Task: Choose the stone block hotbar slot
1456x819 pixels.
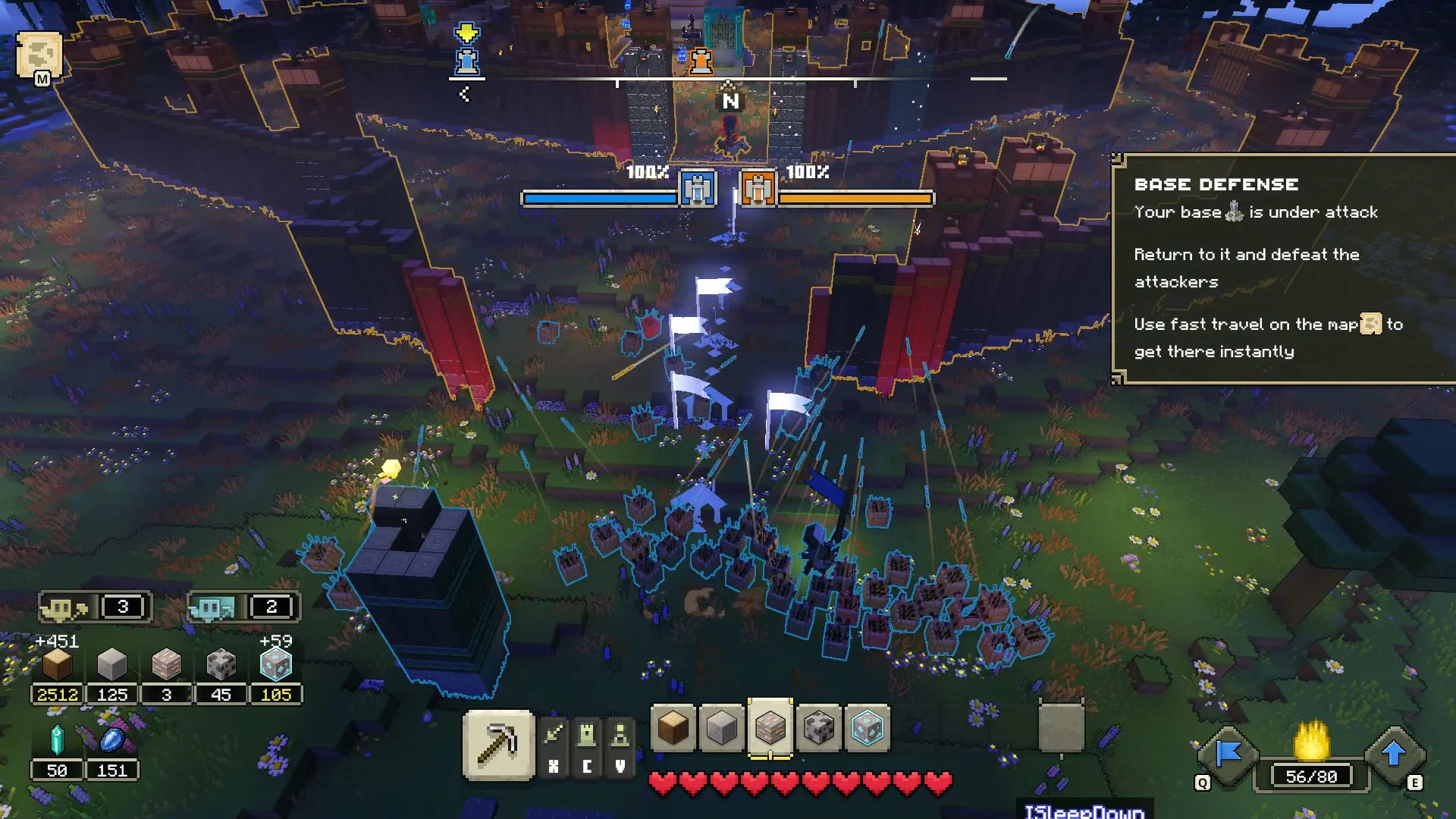Action: (x=721, y=728)
